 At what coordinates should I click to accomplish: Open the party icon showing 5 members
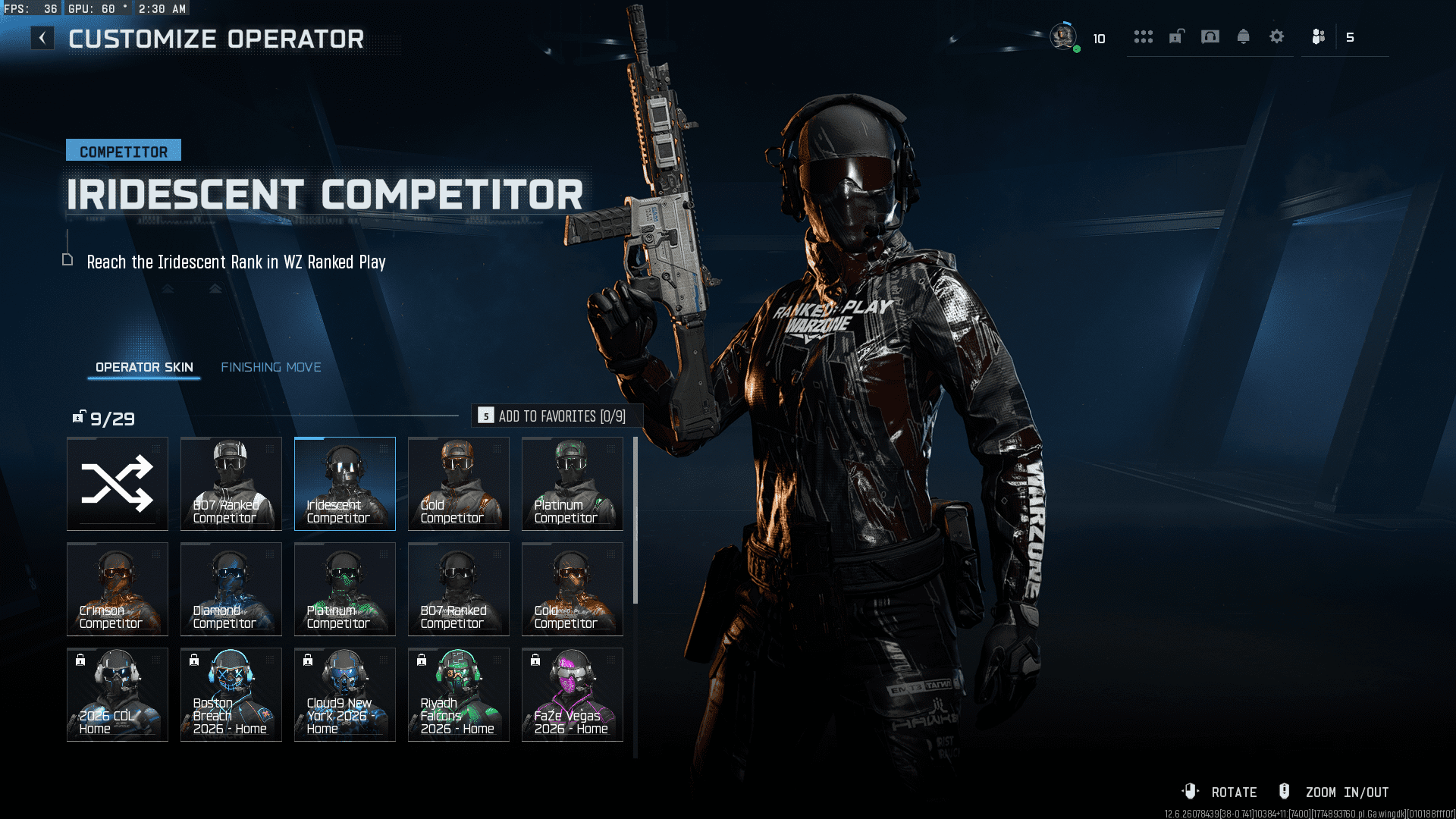coord(1317,36)
